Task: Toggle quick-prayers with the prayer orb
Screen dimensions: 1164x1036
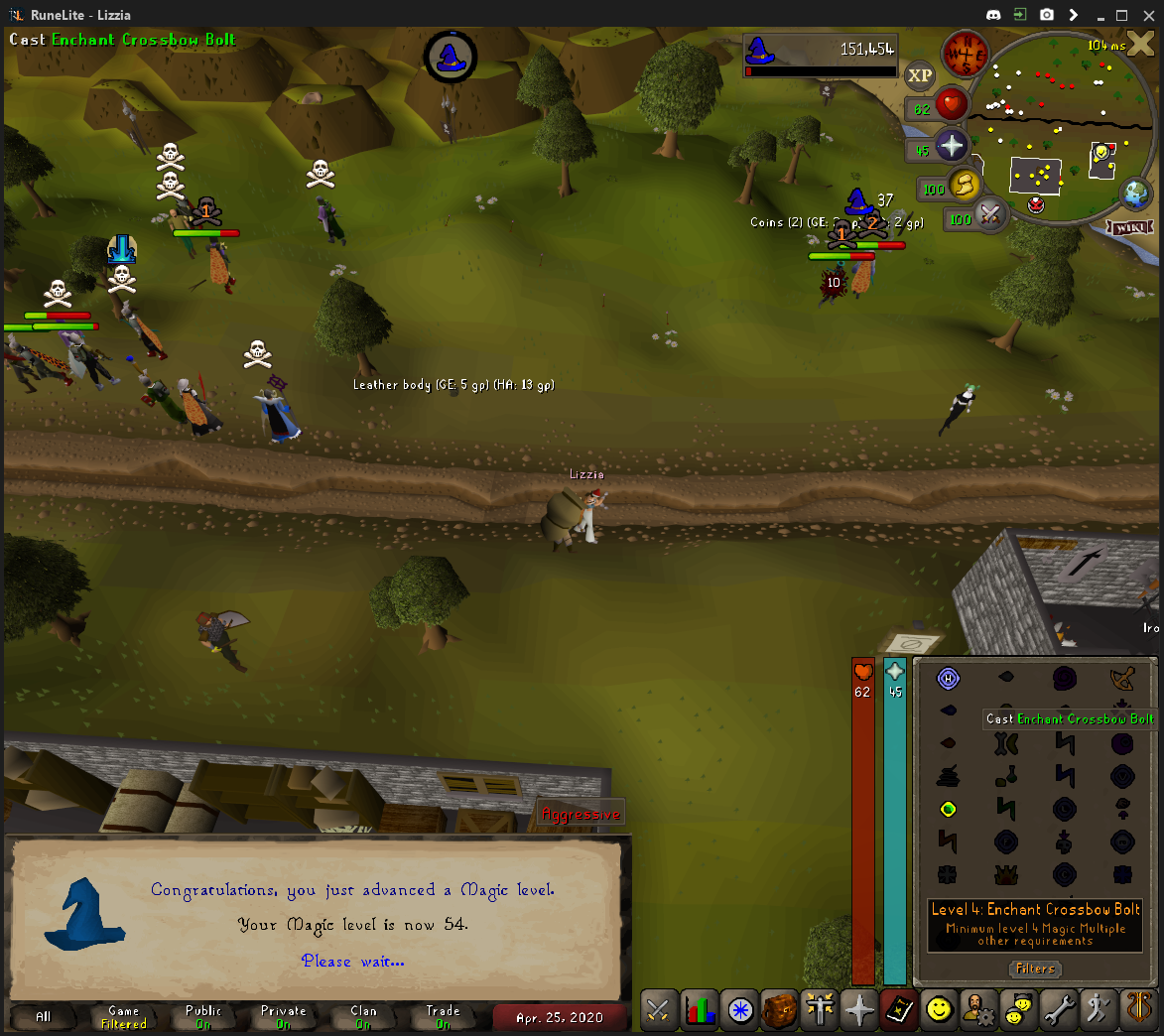Action: 950,147
